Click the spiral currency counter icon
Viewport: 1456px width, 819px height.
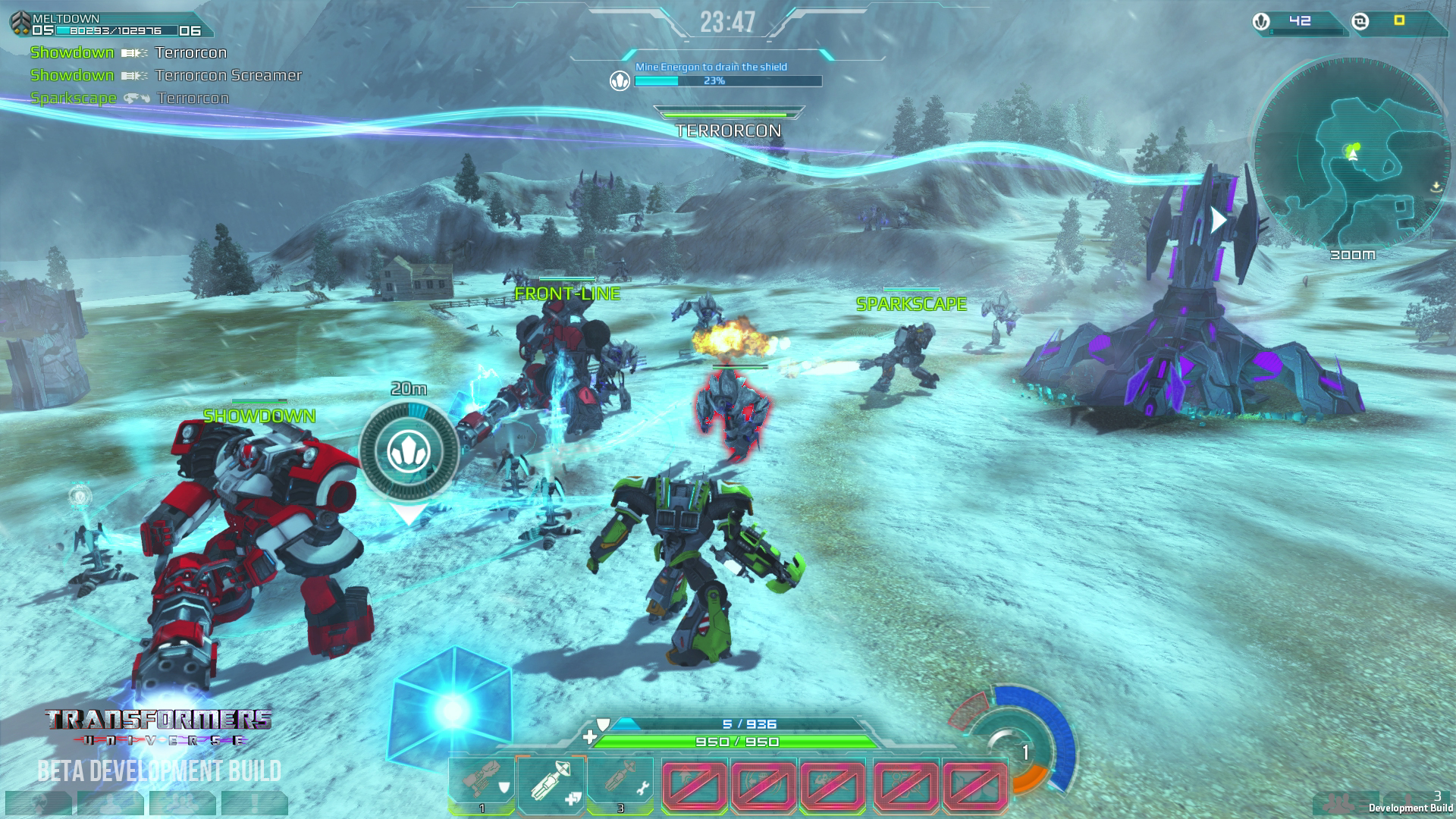click(1360, 21)
